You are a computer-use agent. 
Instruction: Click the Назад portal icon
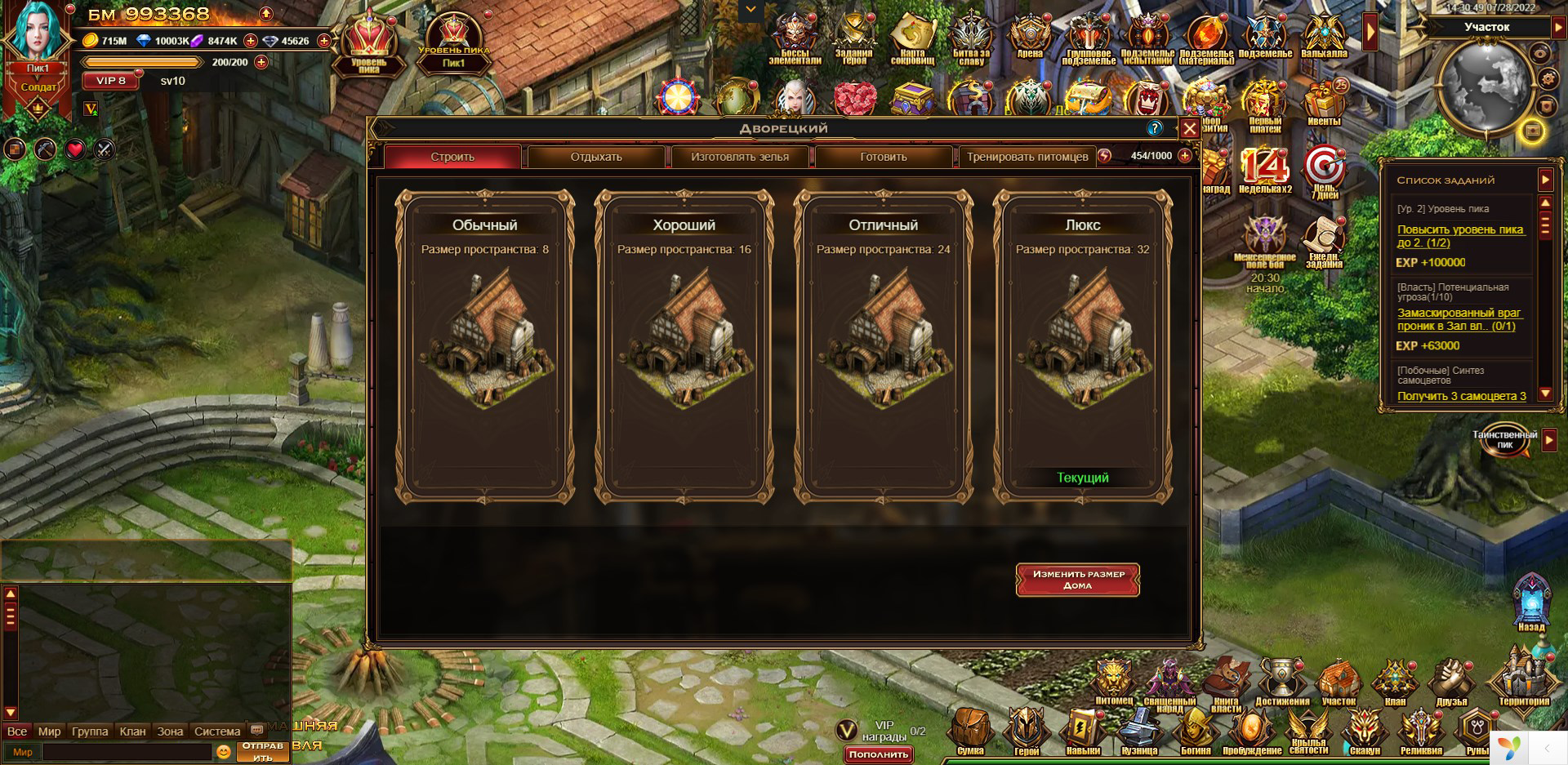click(x=1531, y=604)
